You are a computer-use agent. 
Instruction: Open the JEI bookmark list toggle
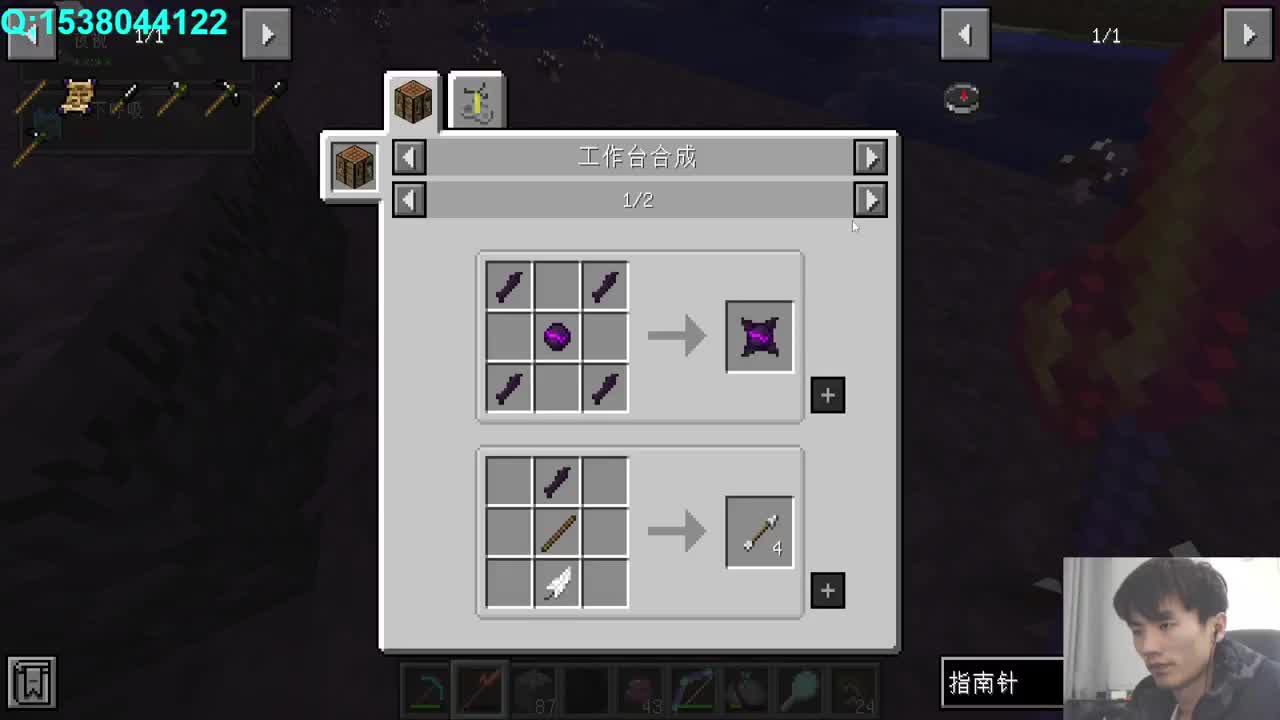tap(33, 683)
